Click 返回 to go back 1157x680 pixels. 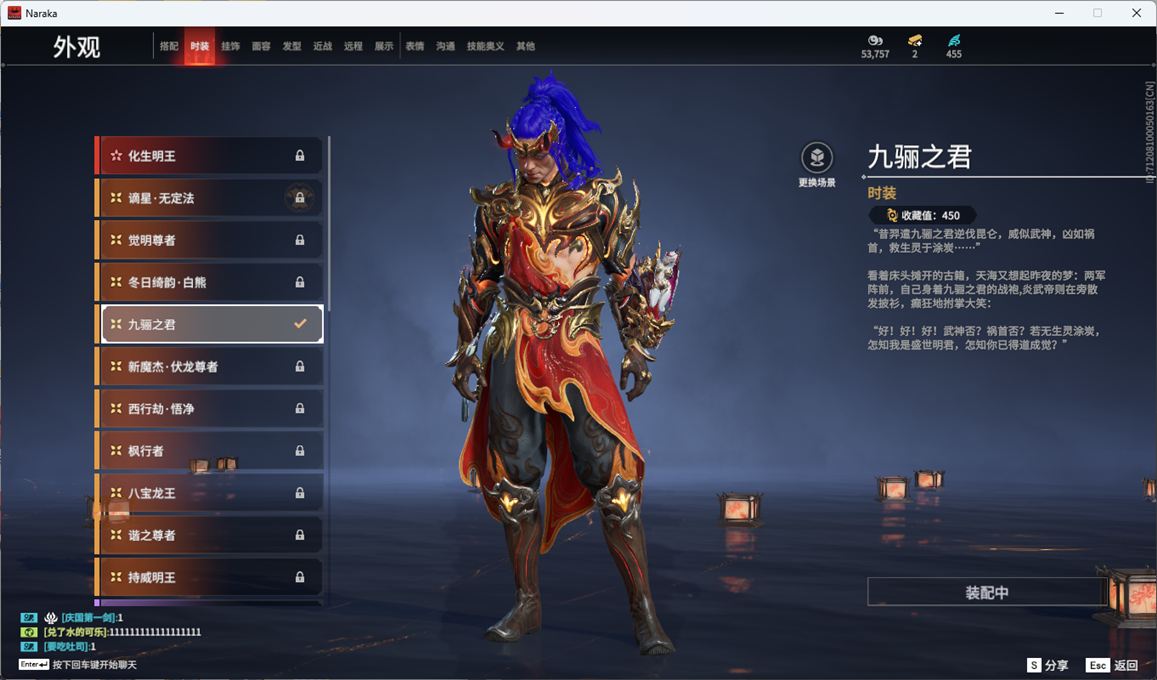pos(1112,665)
